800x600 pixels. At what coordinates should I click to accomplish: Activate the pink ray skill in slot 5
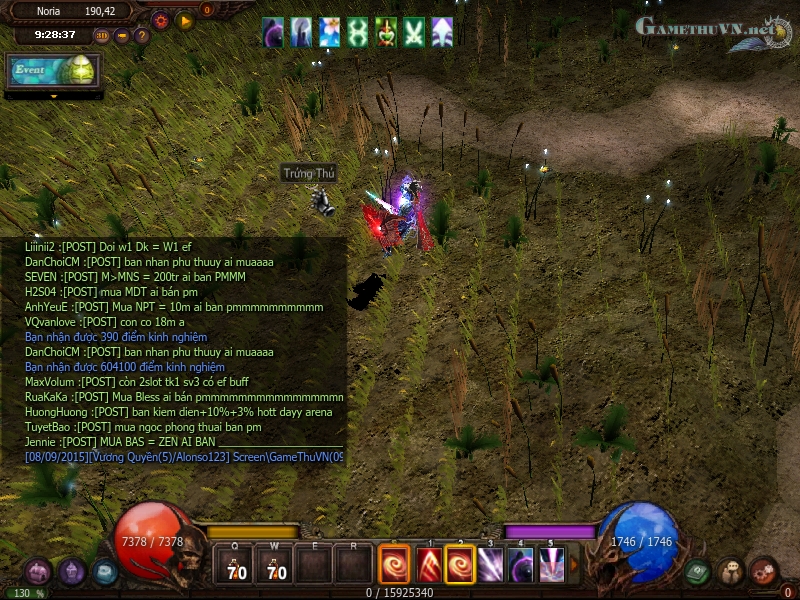(551, 566)
